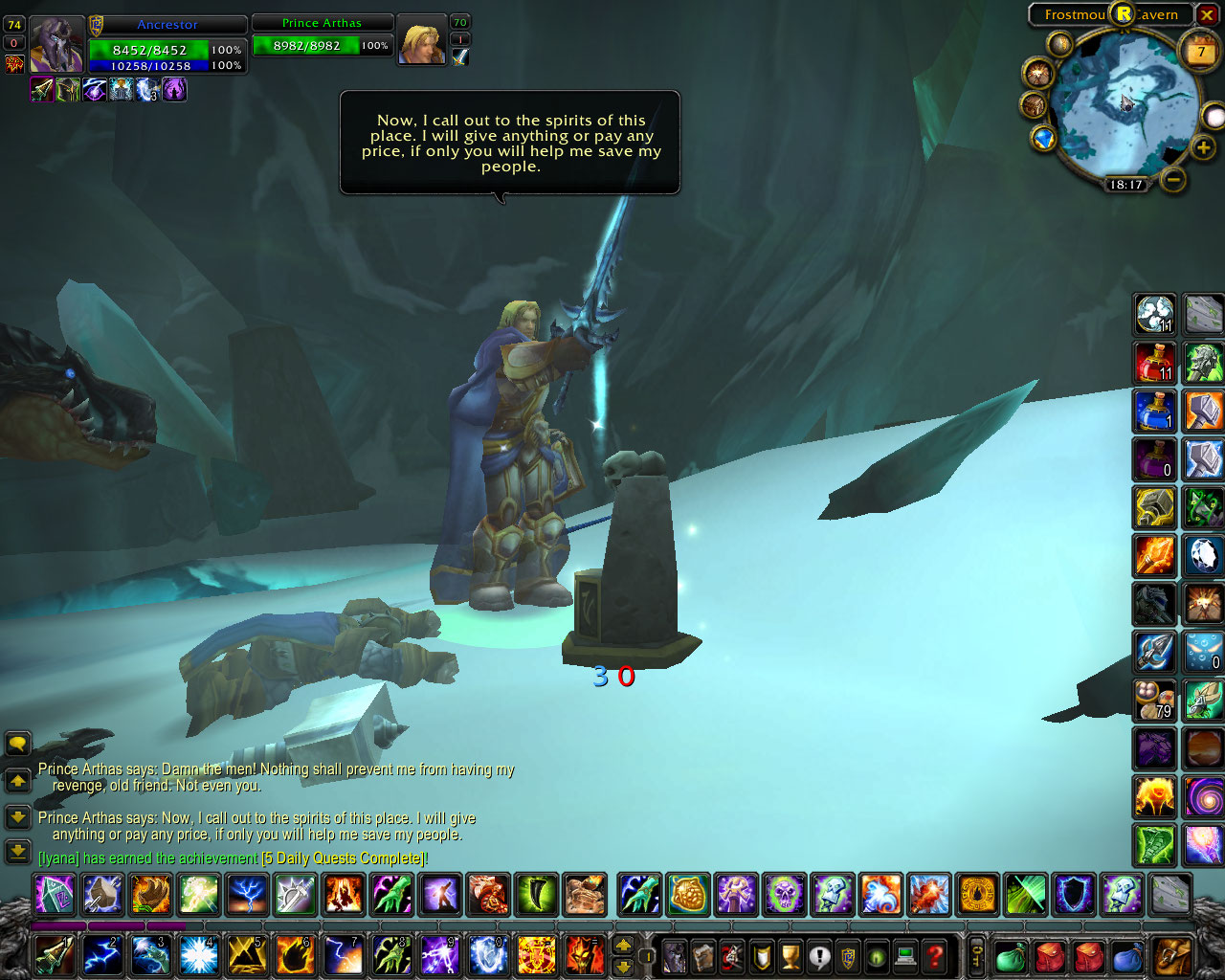1225x980 pixels.
Task: Zoom in the minimap with the plus button
Action: [1203, 147]
